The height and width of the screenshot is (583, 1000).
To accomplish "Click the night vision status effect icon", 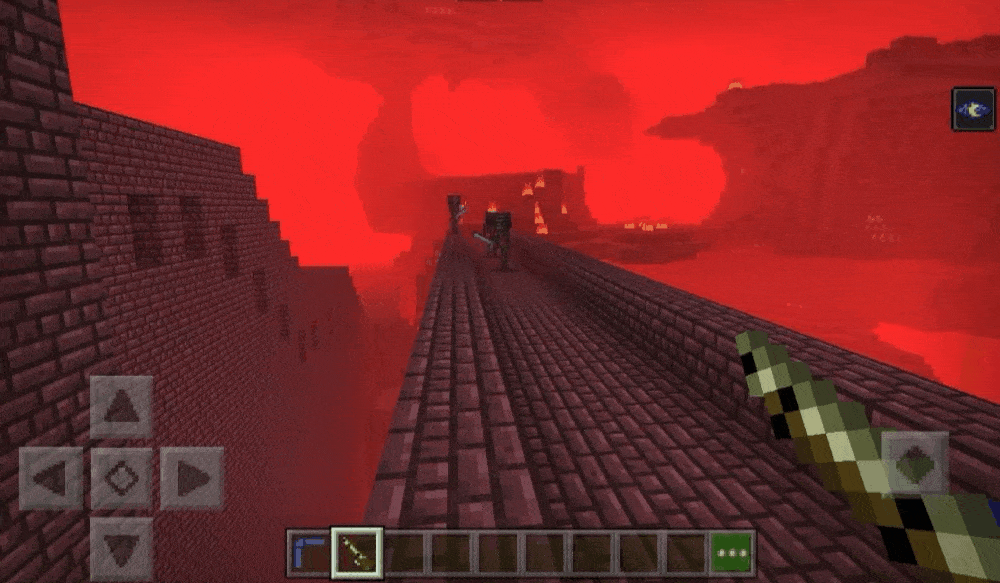I will tap(973, 109).
